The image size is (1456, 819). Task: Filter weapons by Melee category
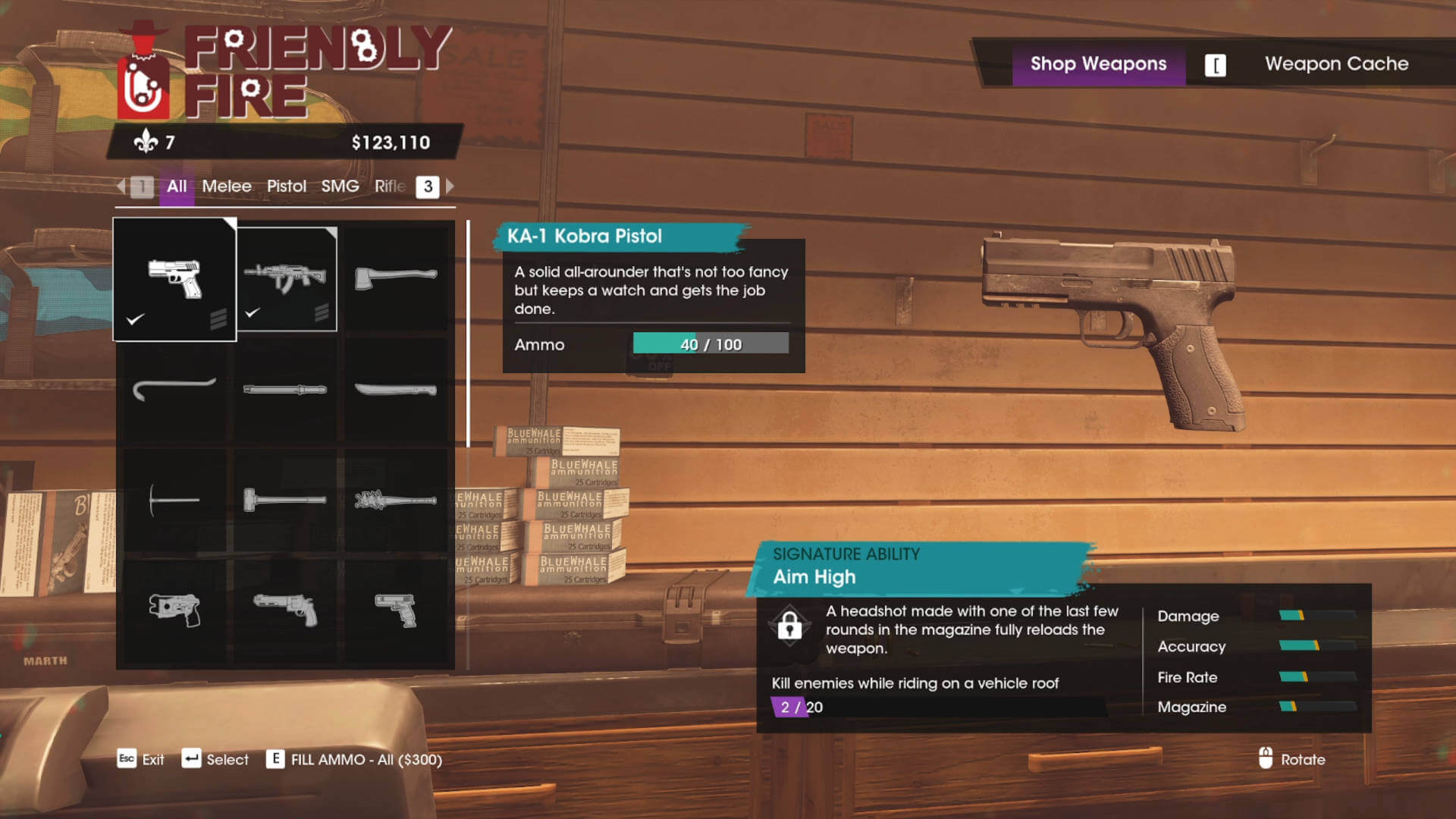click(226, 187)
